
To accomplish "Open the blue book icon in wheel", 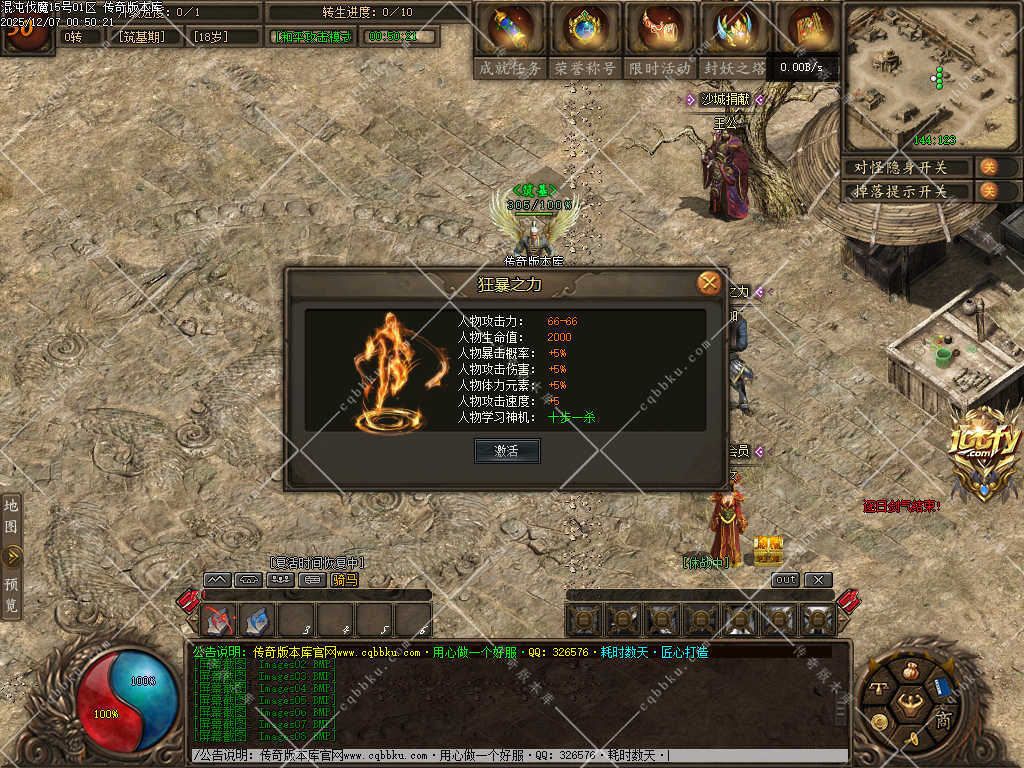I will pos(941,688).
